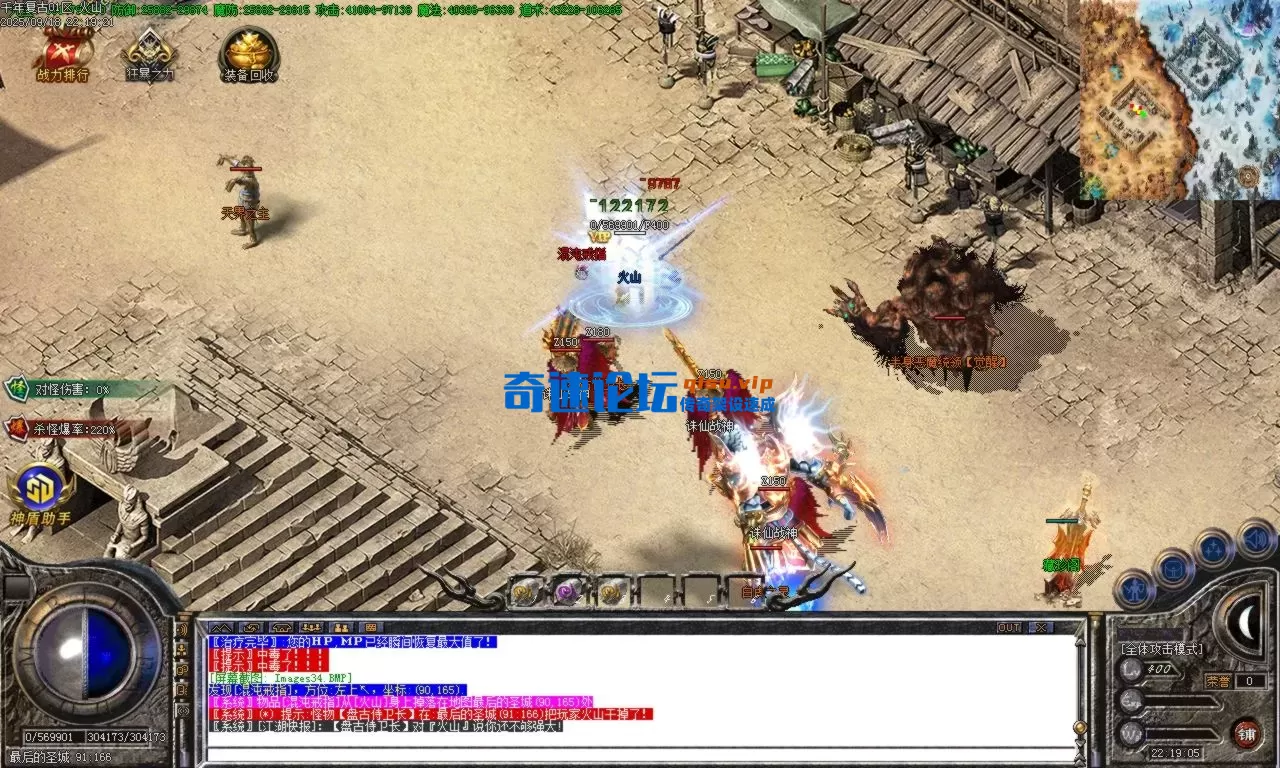Toggle sound with the speaker button
Image resolution: width=1280 pixels, height=768 pixels.
coord(1255,539)
